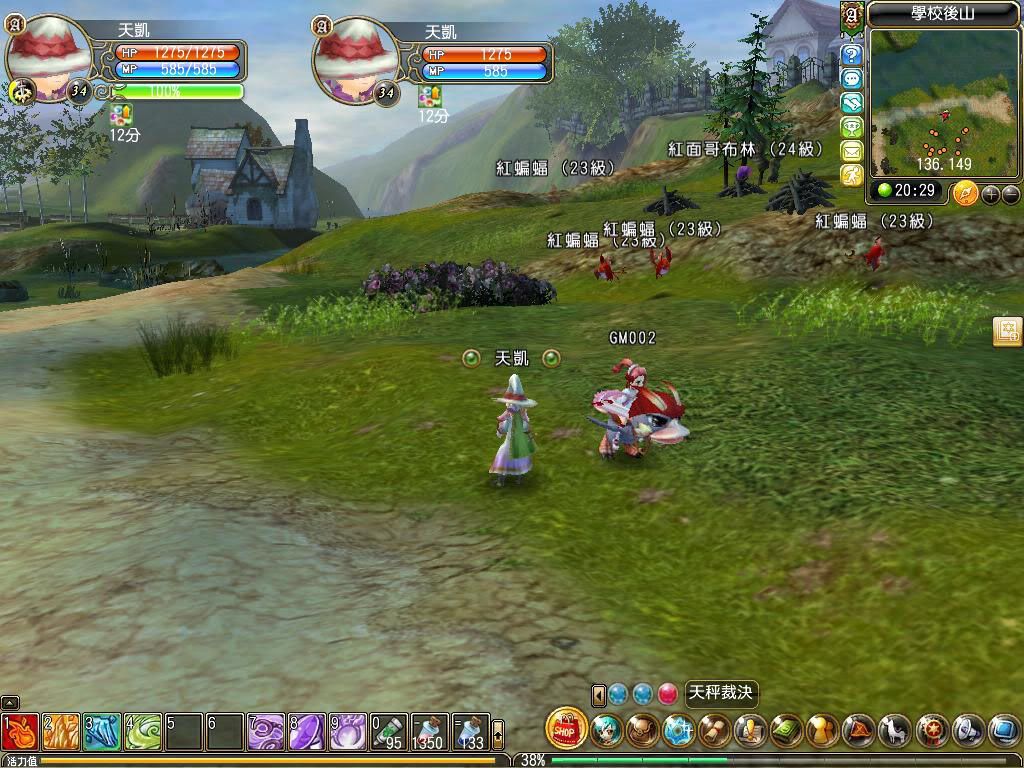The width and height of the screenshot is (1024, 768).
Task: Click the yellow running figure button
Action: pyautogui.click(x=852, y=175)
